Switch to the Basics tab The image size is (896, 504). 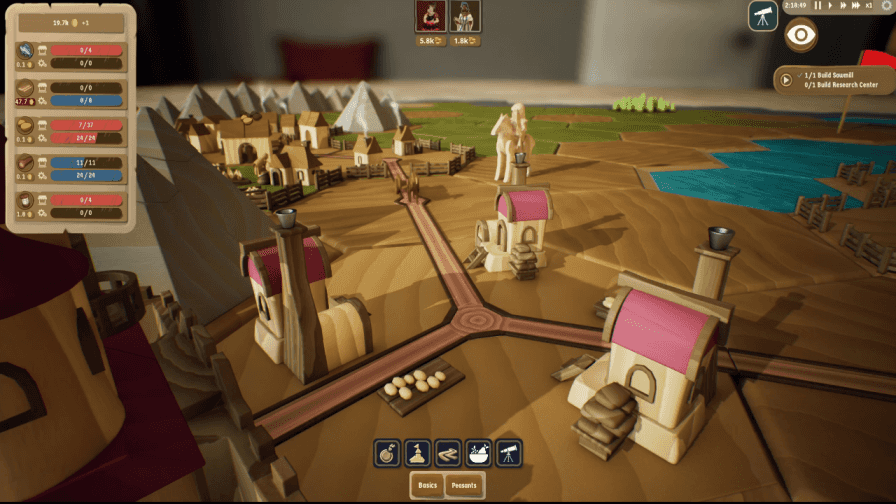(x=428, y=486)
